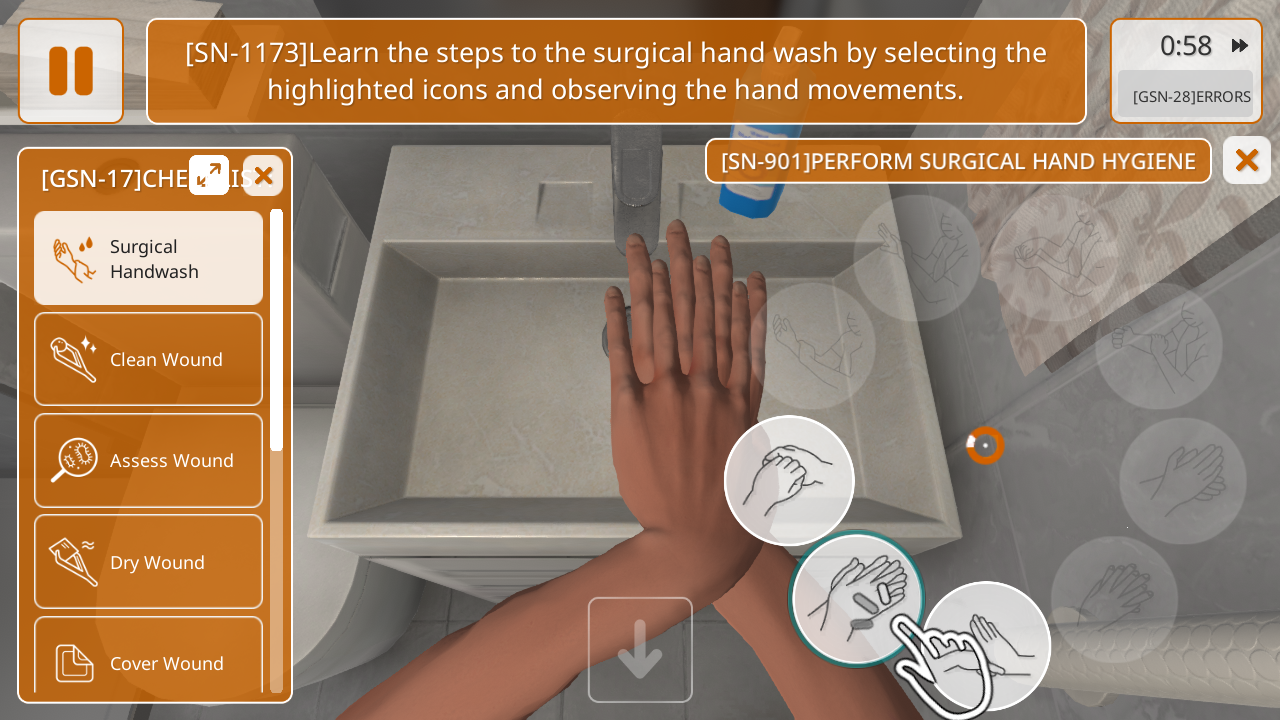Fast-forward the timer with the double-arrow button
Image resolution: width=1280 pixels, height=720 pixels.
click(x=1240, y=46)
